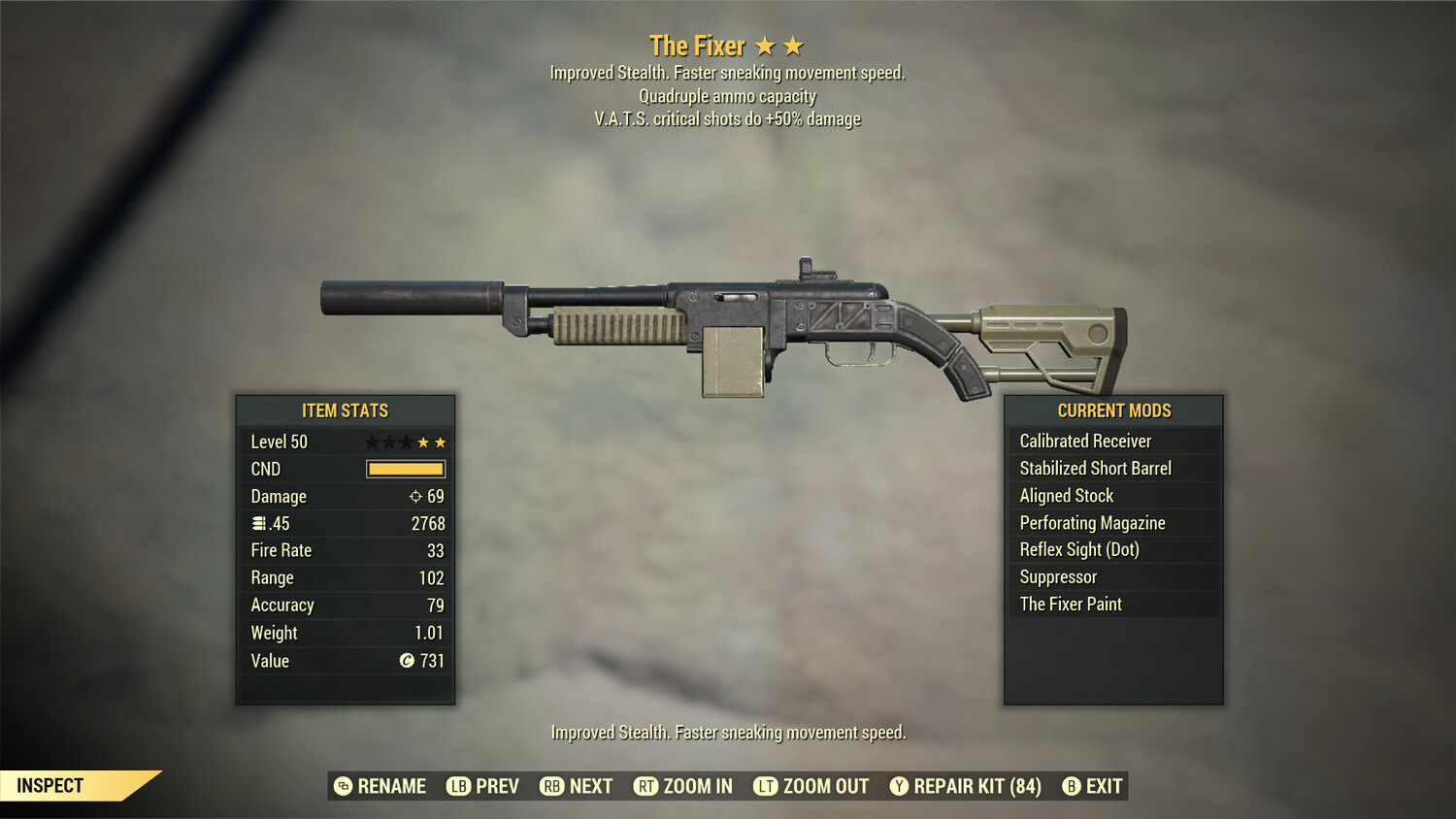Expand the Current Mods panel header
Viewport: 1456px width, 819px height.
1112,410
